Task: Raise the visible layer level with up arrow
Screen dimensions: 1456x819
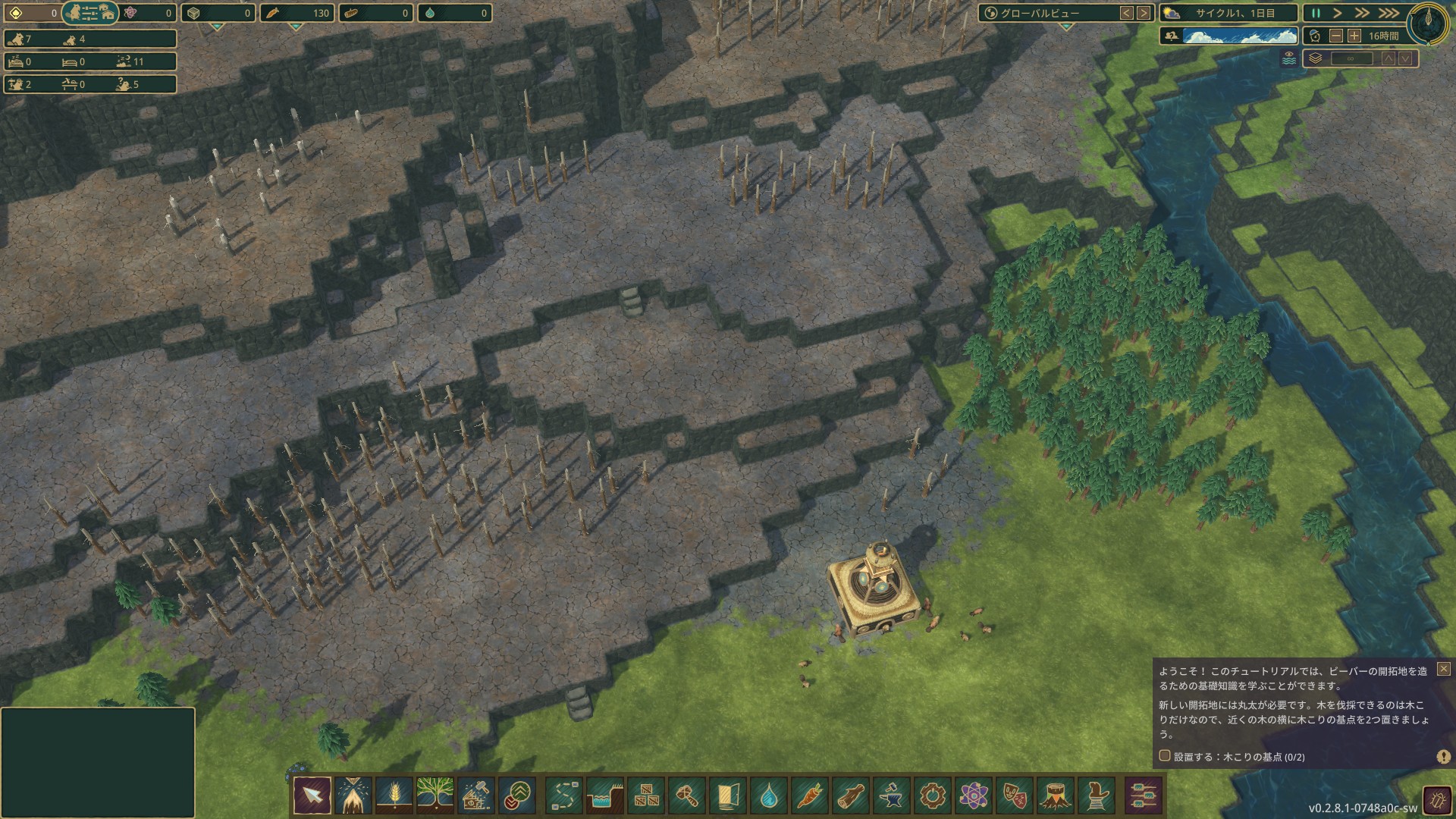Action: 1389,58
